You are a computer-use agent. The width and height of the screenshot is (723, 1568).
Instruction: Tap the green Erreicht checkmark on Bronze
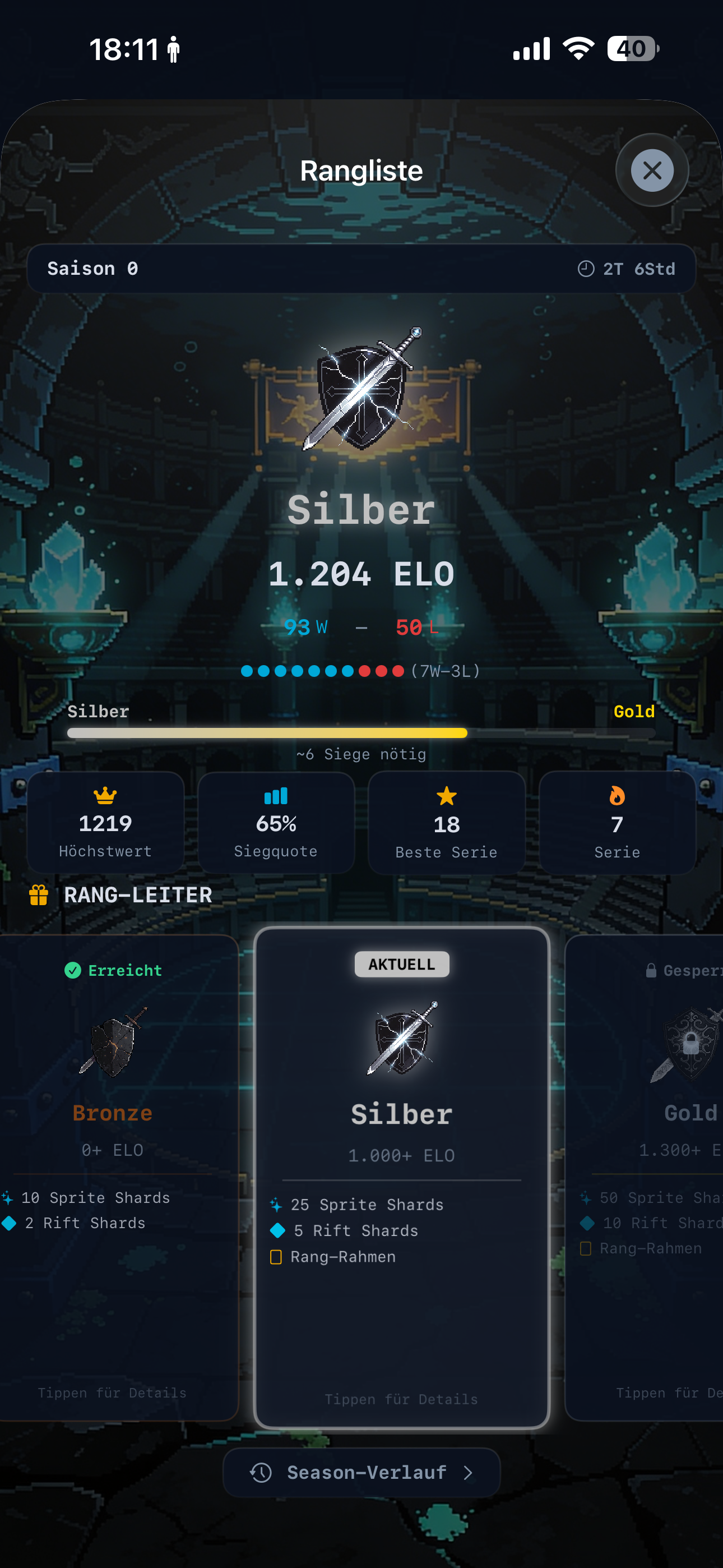(x=73, y=970)
